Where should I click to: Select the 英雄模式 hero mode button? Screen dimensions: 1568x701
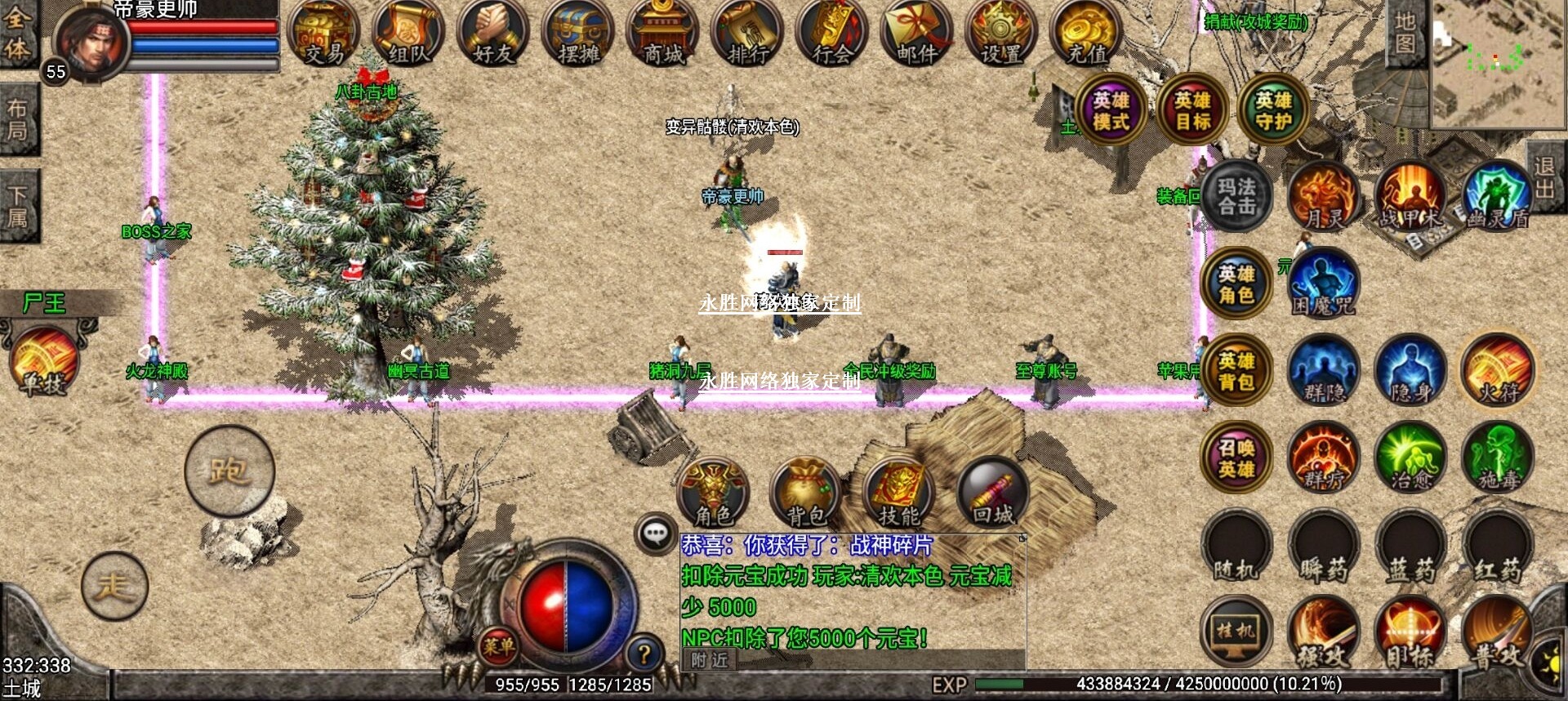[x=1111, y=110]
